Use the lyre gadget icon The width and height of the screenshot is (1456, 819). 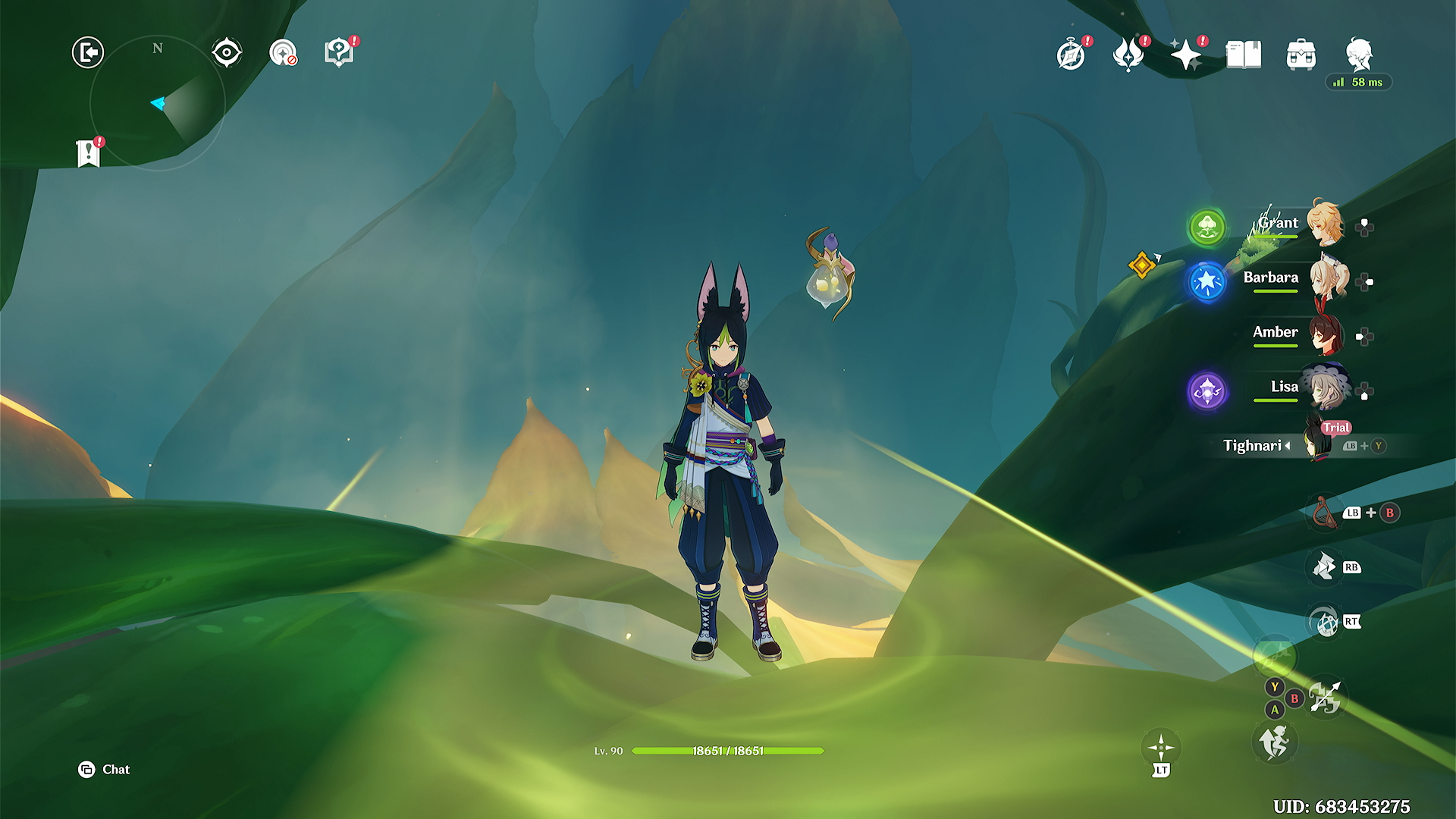pyautogui.click(x=1323, y=513)
